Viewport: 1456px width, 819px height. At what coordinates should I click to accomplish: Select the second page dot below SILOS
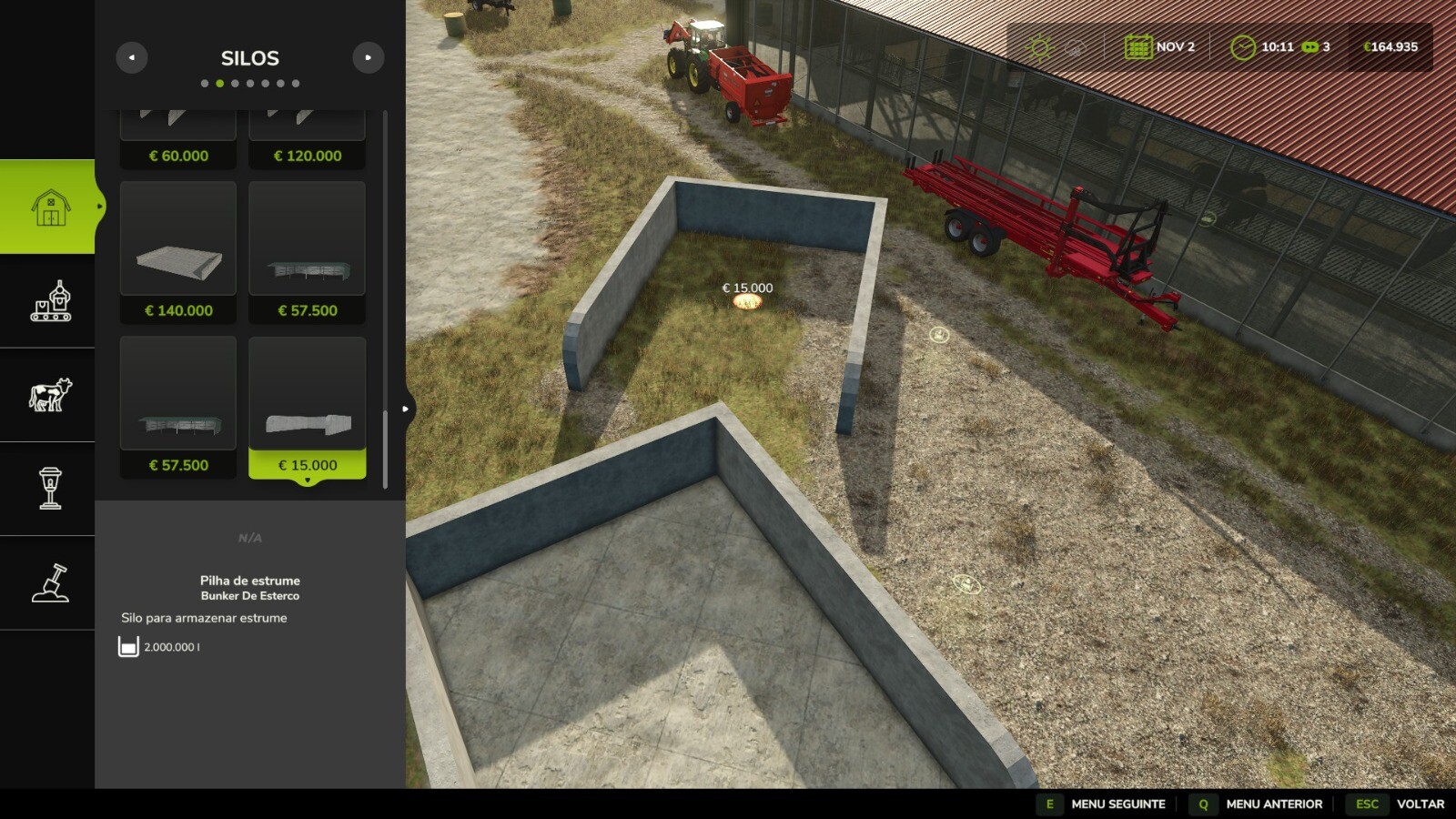[x=219, y=82]
